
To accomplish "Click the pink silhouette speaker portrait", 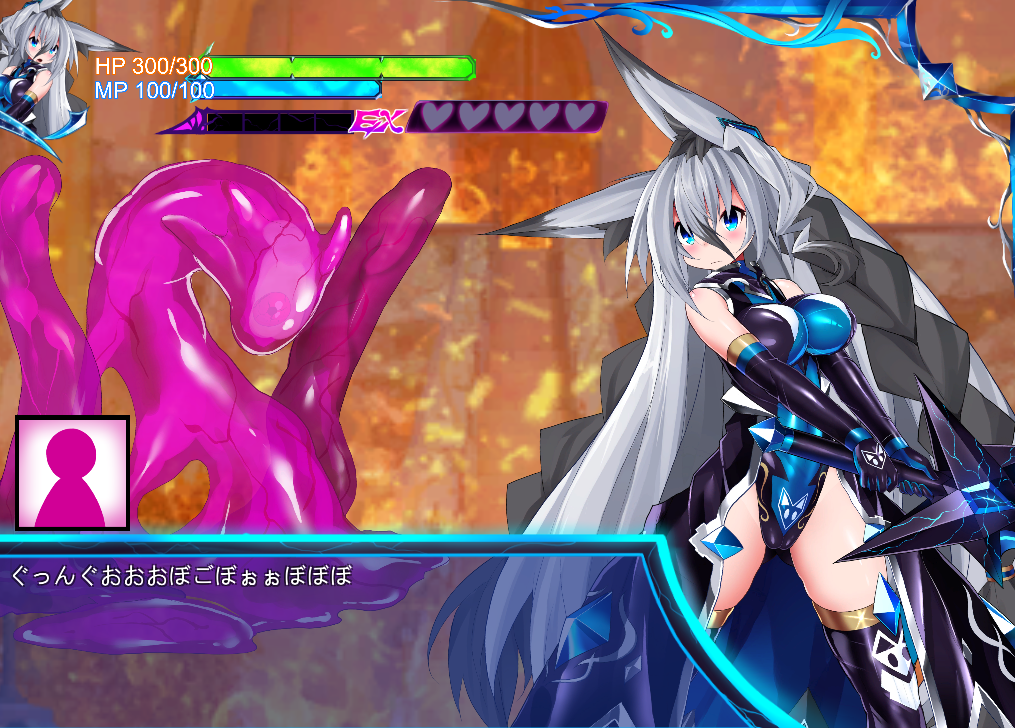I will 72,472.
